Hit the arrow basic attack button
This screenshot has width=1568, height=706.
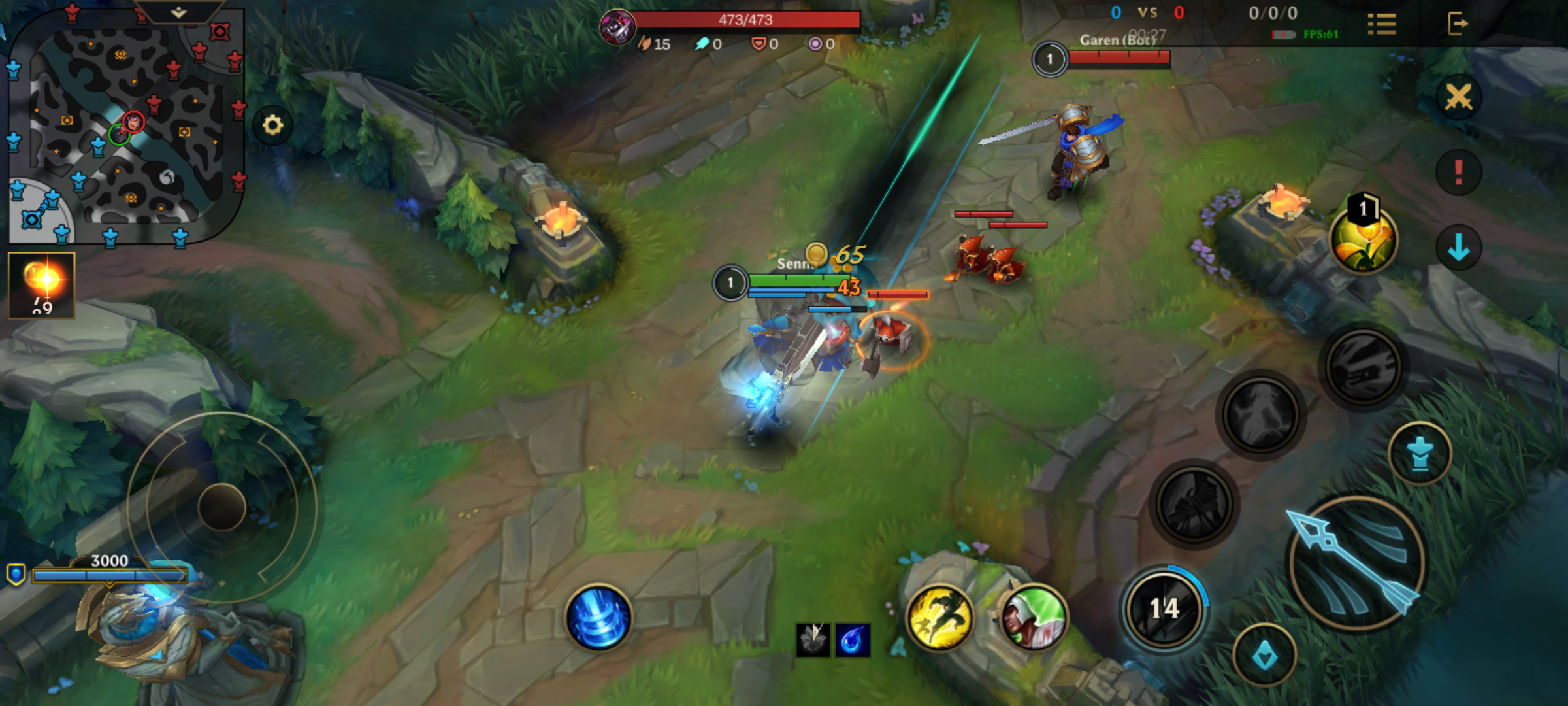click(1356, 563)
